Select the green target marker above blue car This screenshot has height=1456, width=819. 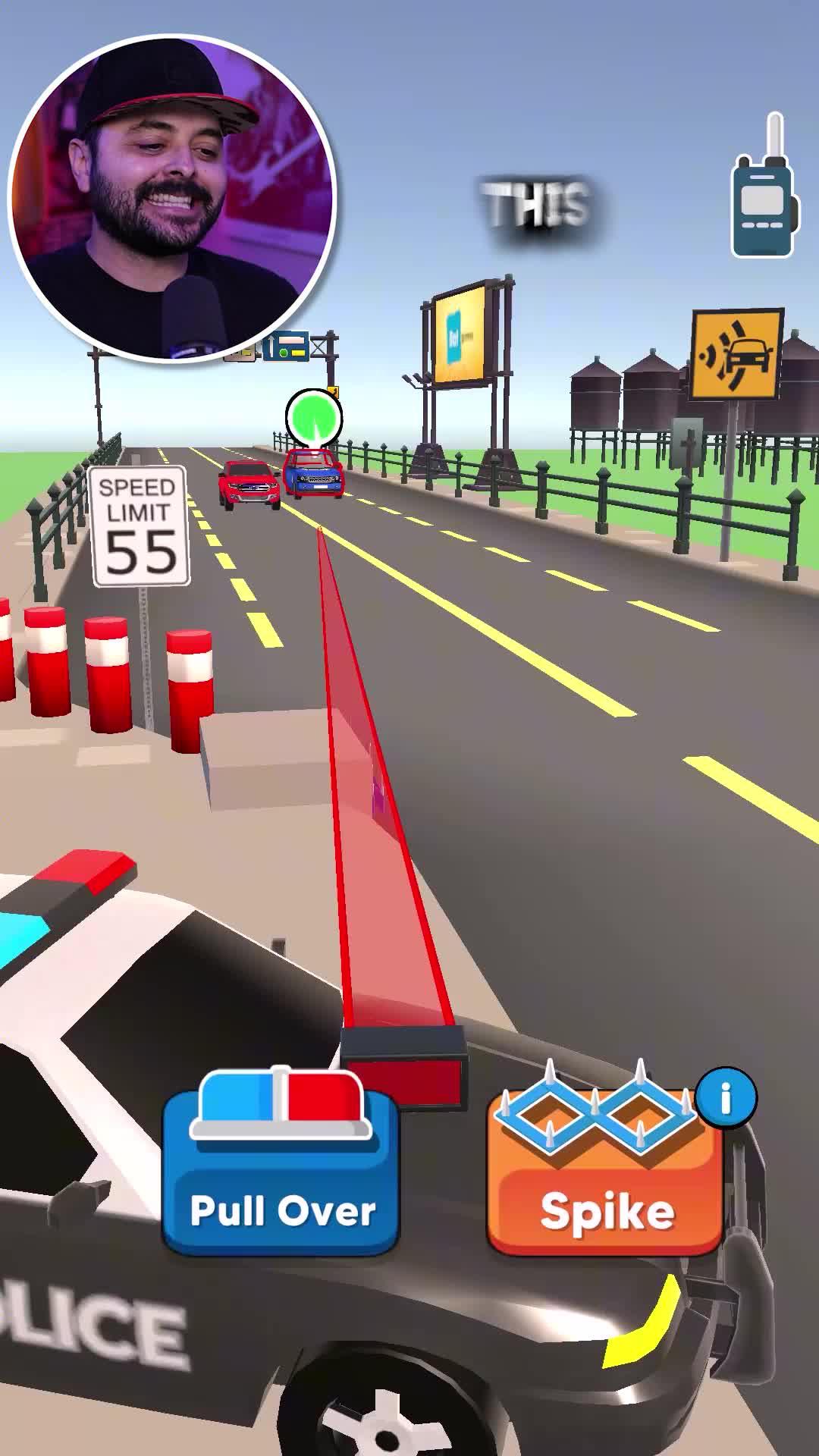[313, 417]
